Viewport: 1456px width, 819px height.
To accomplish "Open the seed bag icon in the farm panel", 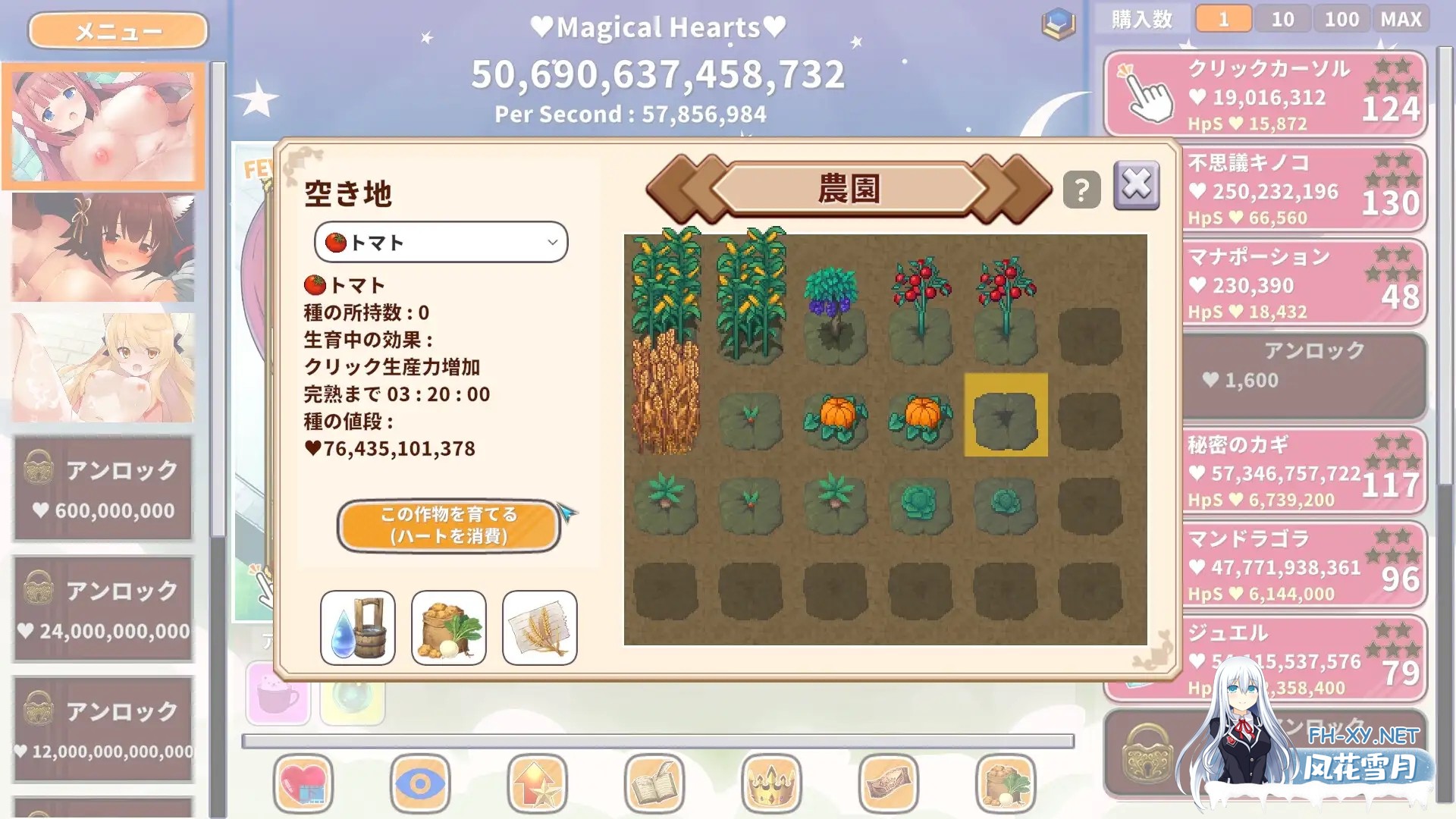I will [x=448, y=626].
